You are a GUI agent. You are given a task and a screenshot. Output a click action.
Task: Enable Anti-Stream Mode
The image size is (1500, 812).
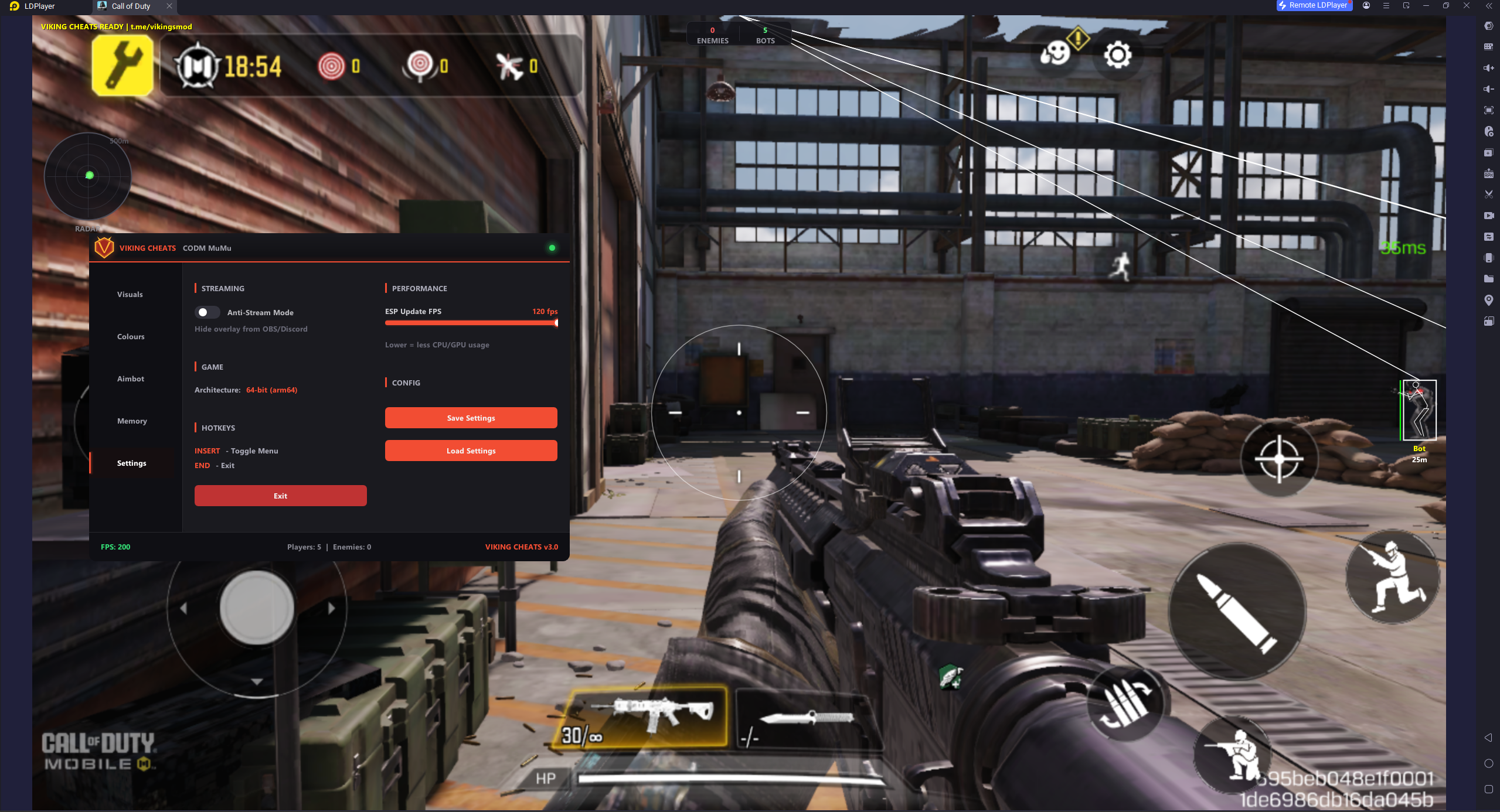[208, 312]
